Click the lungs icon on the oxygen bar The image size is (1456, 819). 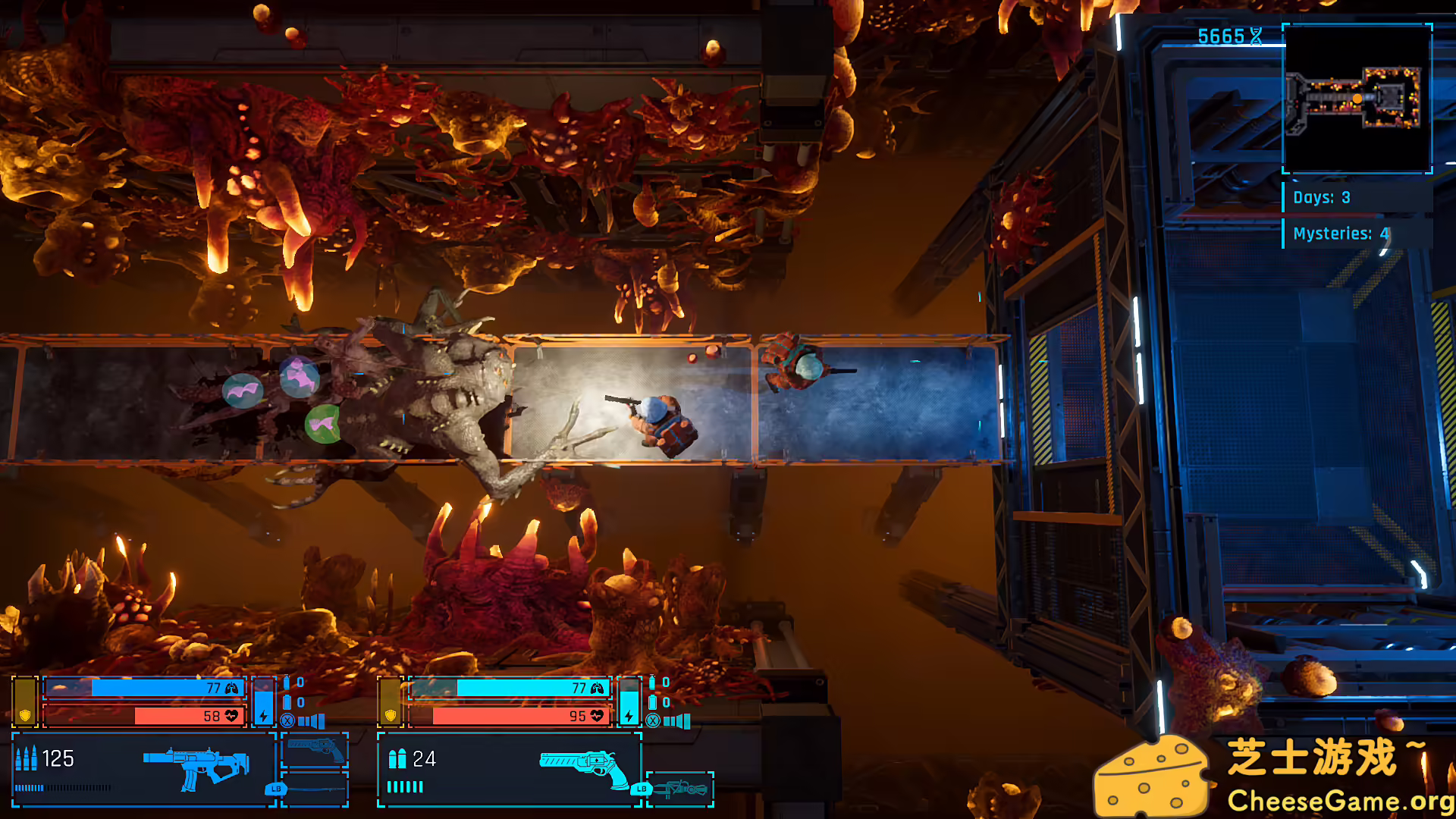coord(230,688)
